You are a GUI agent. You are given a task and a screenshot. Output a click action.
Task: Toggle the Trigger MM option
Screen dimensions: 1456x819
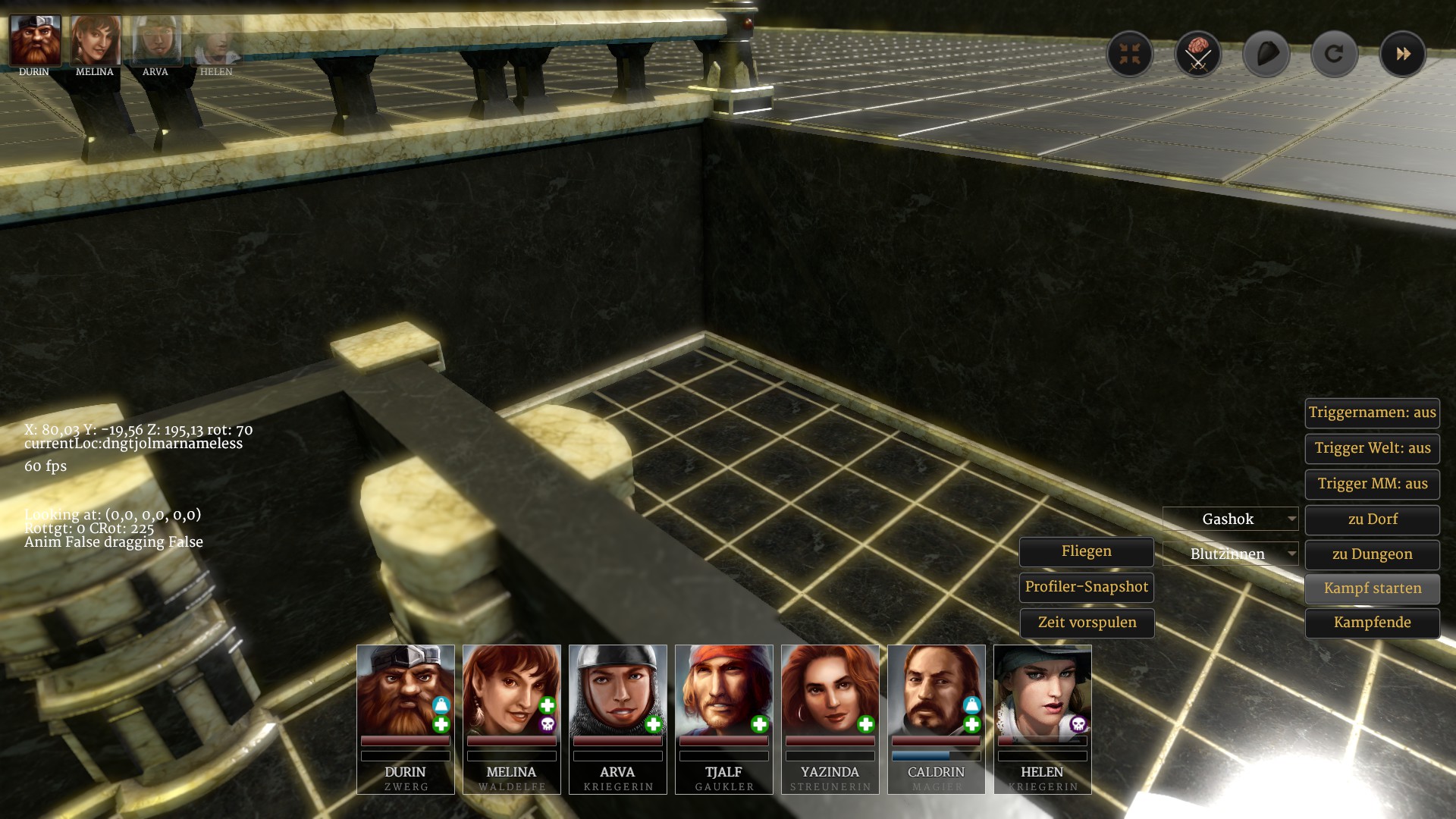tap(1372, 484)
